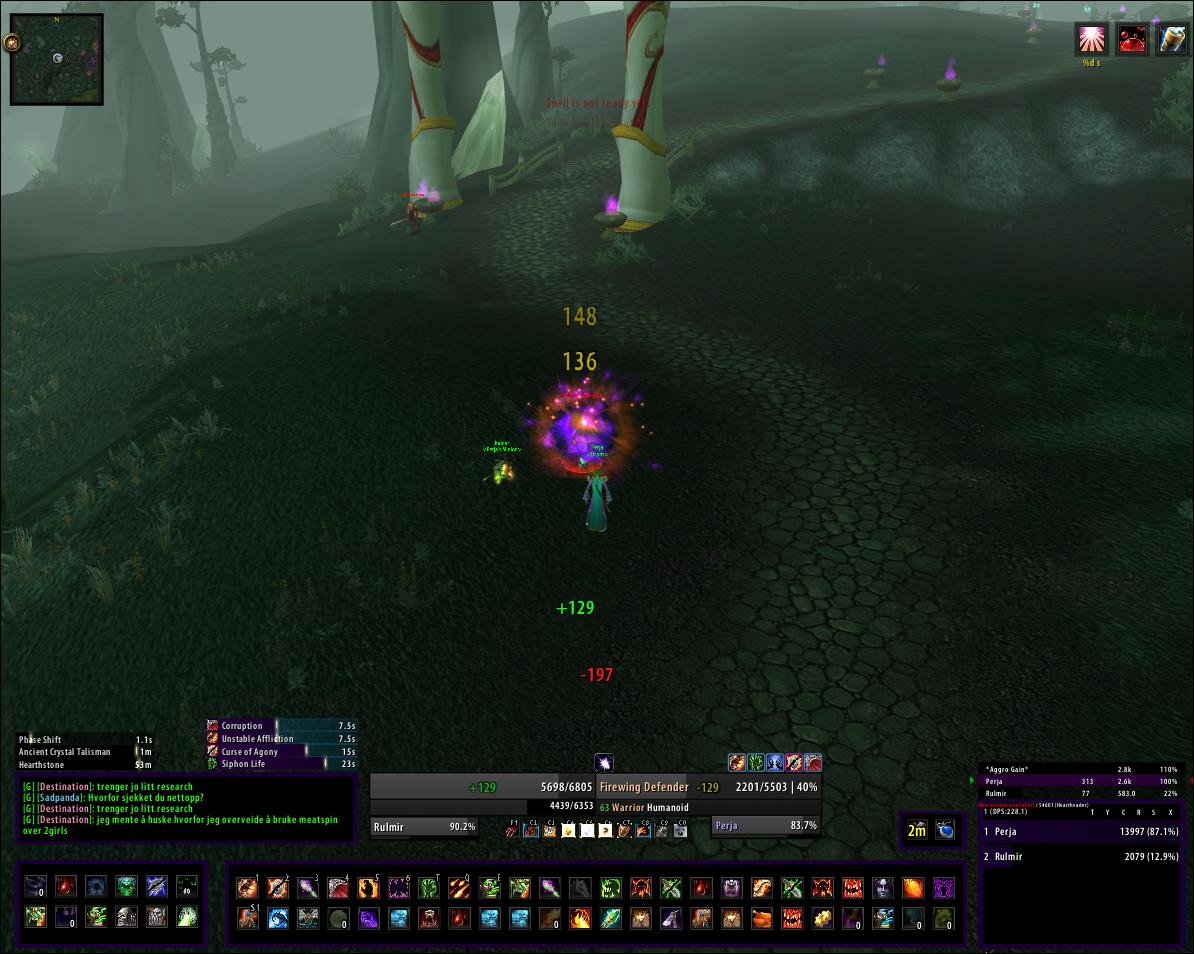
Task: Select the skull icon in the small bar
Action: pyautogui.click(x=126, y=916)
